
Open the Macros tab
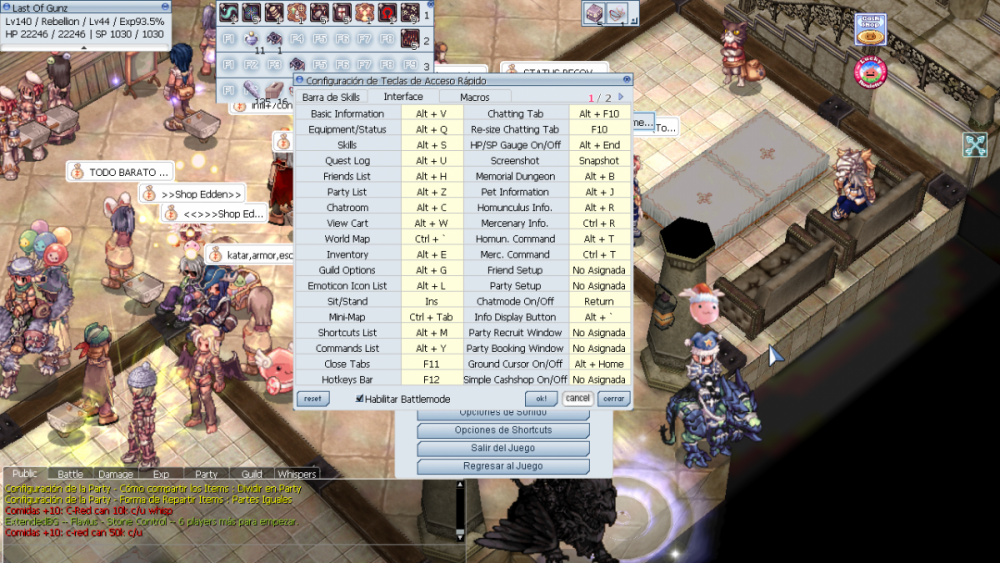pyautogui.click(x=474, y=97)
